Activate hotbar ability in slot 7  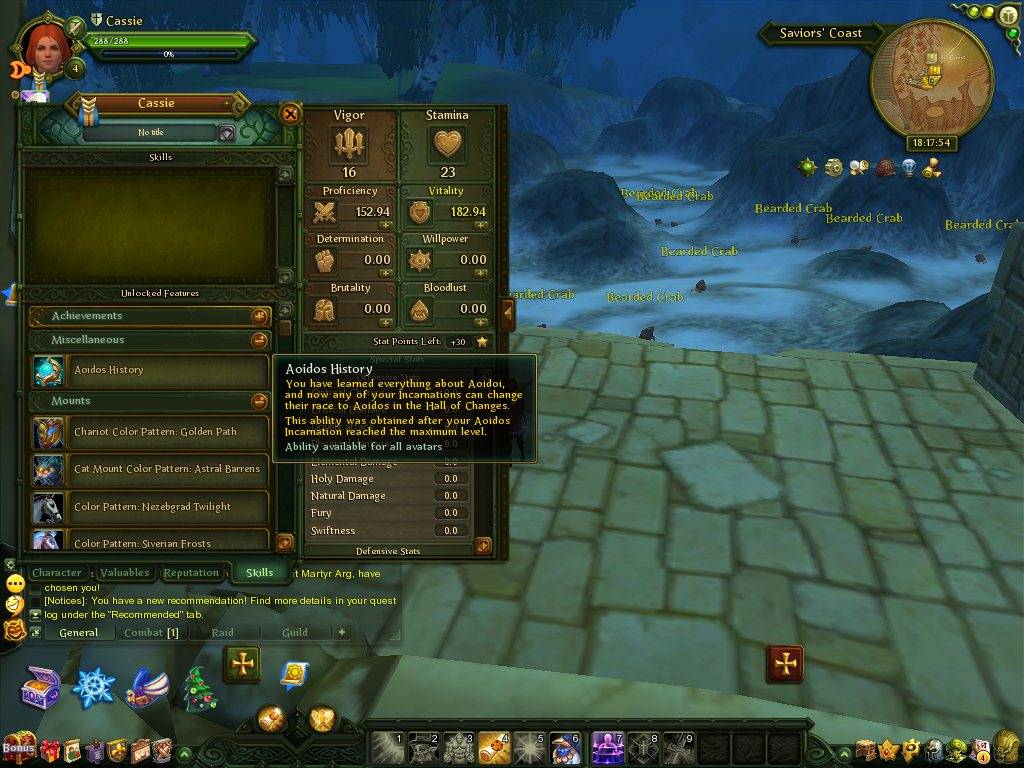[x=607, y=747]
